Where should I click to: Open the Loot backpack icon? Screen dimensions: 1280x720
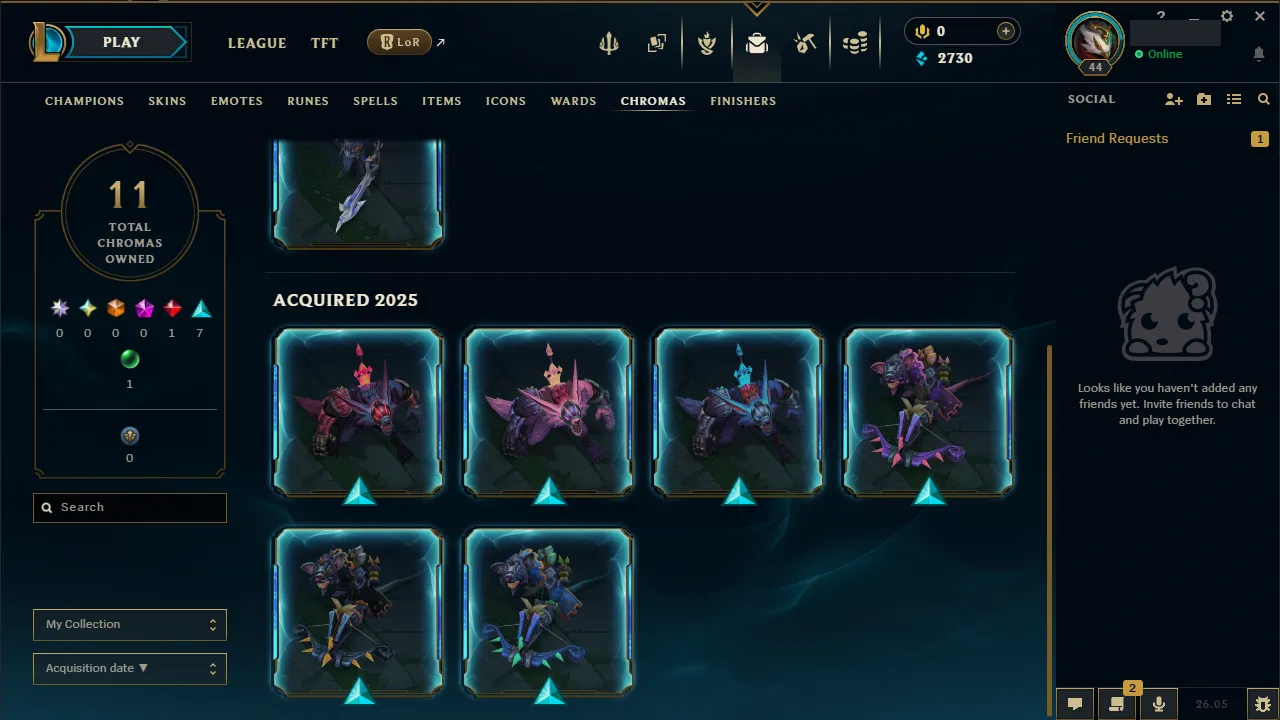click(756, 43)
